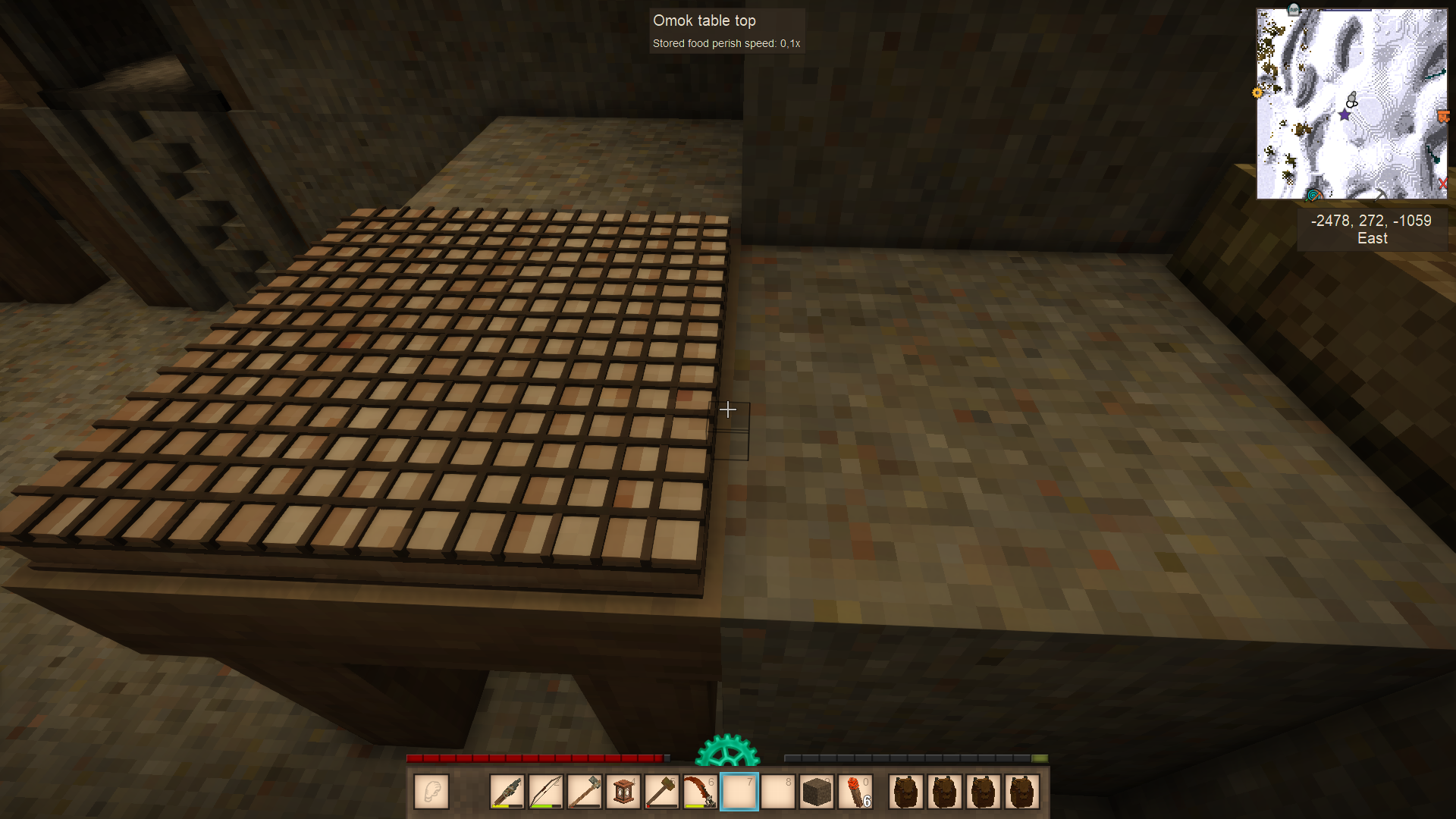Image resolution: width=1456 pixels, height=819 pixels.
Task: Click the purple star waypoint on the minimap
Action: pyautogui.click(x=1344, y=115)
